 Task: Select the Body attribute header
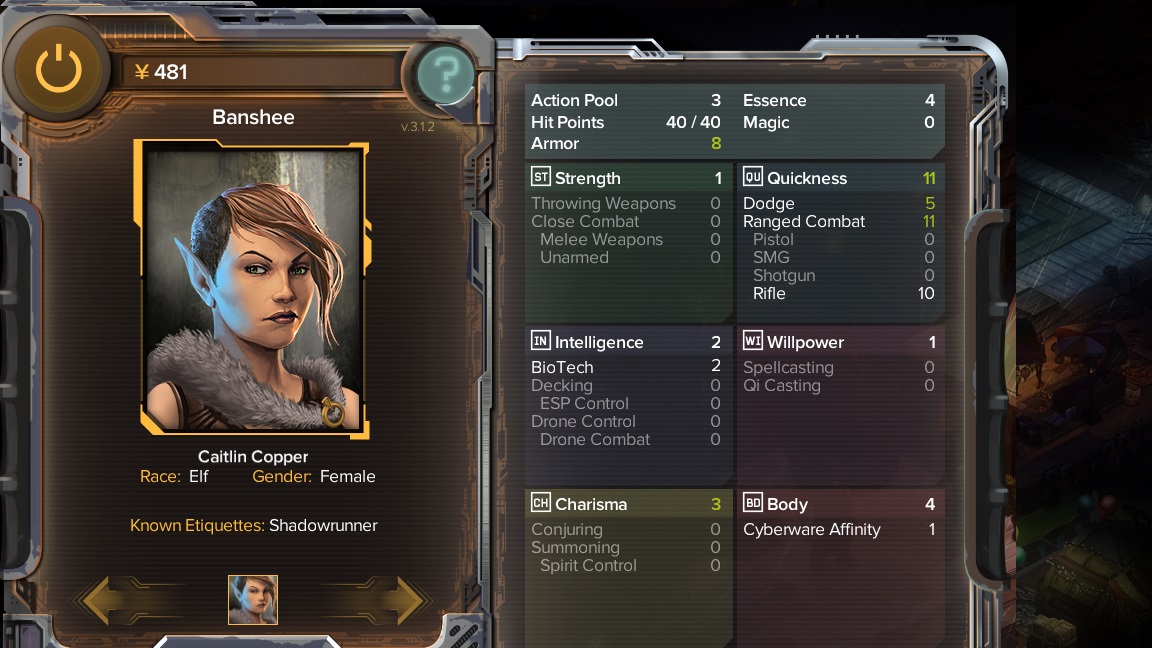click(x=839, y=504)
